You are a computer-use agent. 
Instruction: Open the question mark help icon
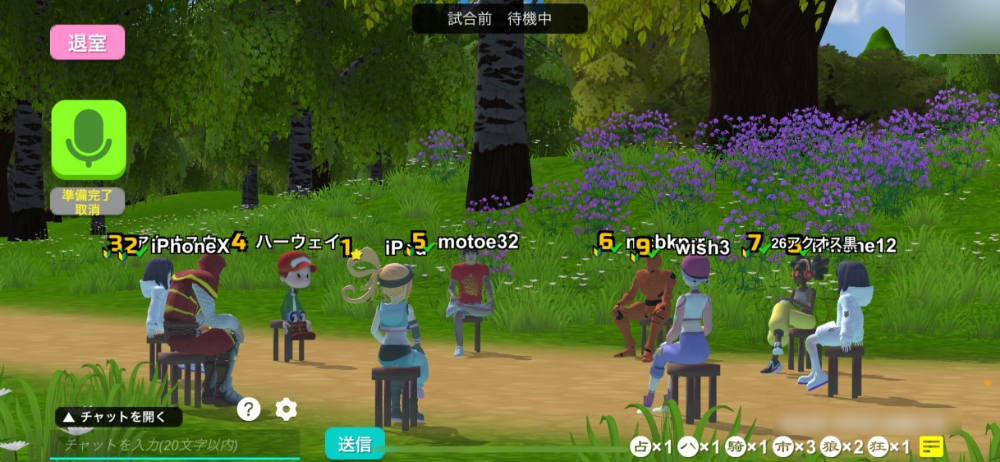[249, 408]
